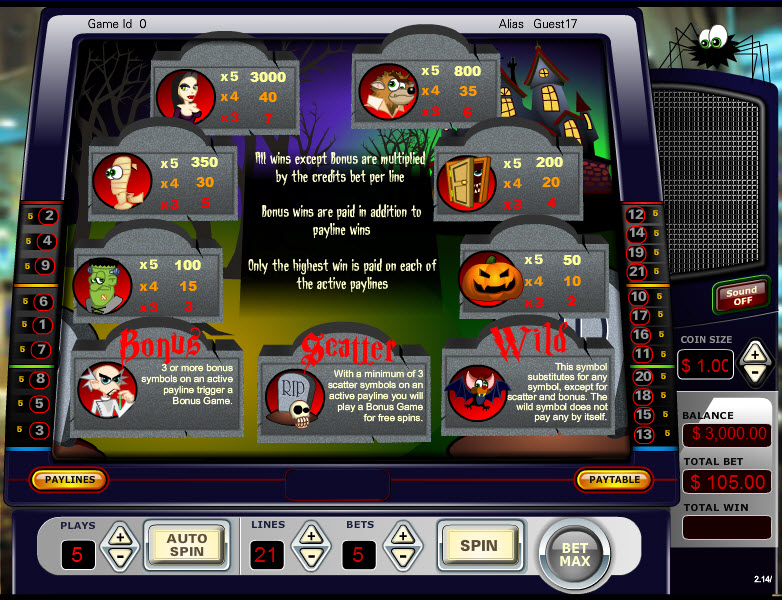Select payline marker number 2

pyautogui.click(x=48, y=215)
